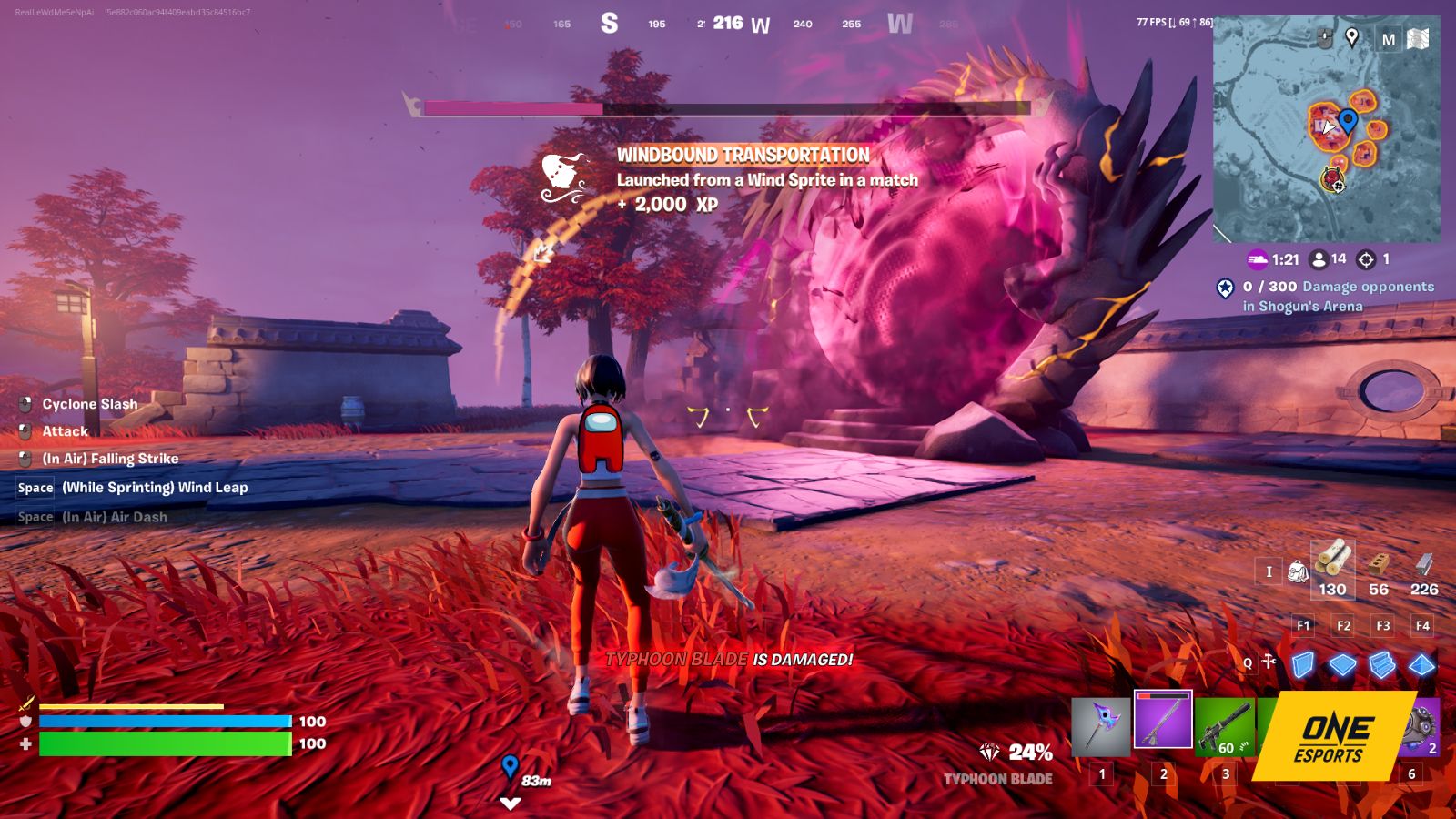Select the floor building piece icon
Screen dimensions: 1456x819
pyautogui.click(x=1344, y=666)
